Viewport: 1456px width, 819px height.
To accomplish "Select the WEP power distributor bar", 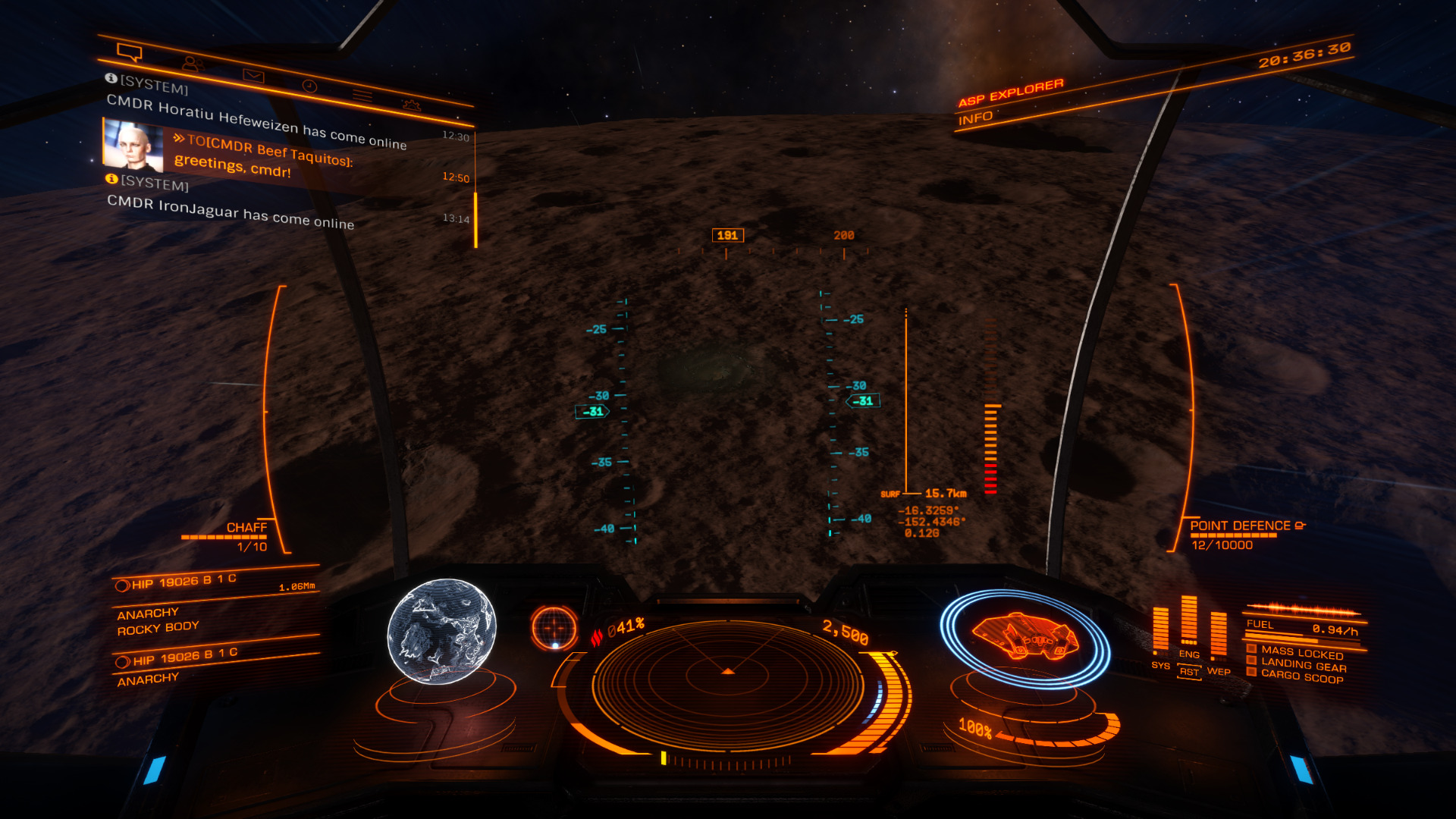I will (1218, 635).
